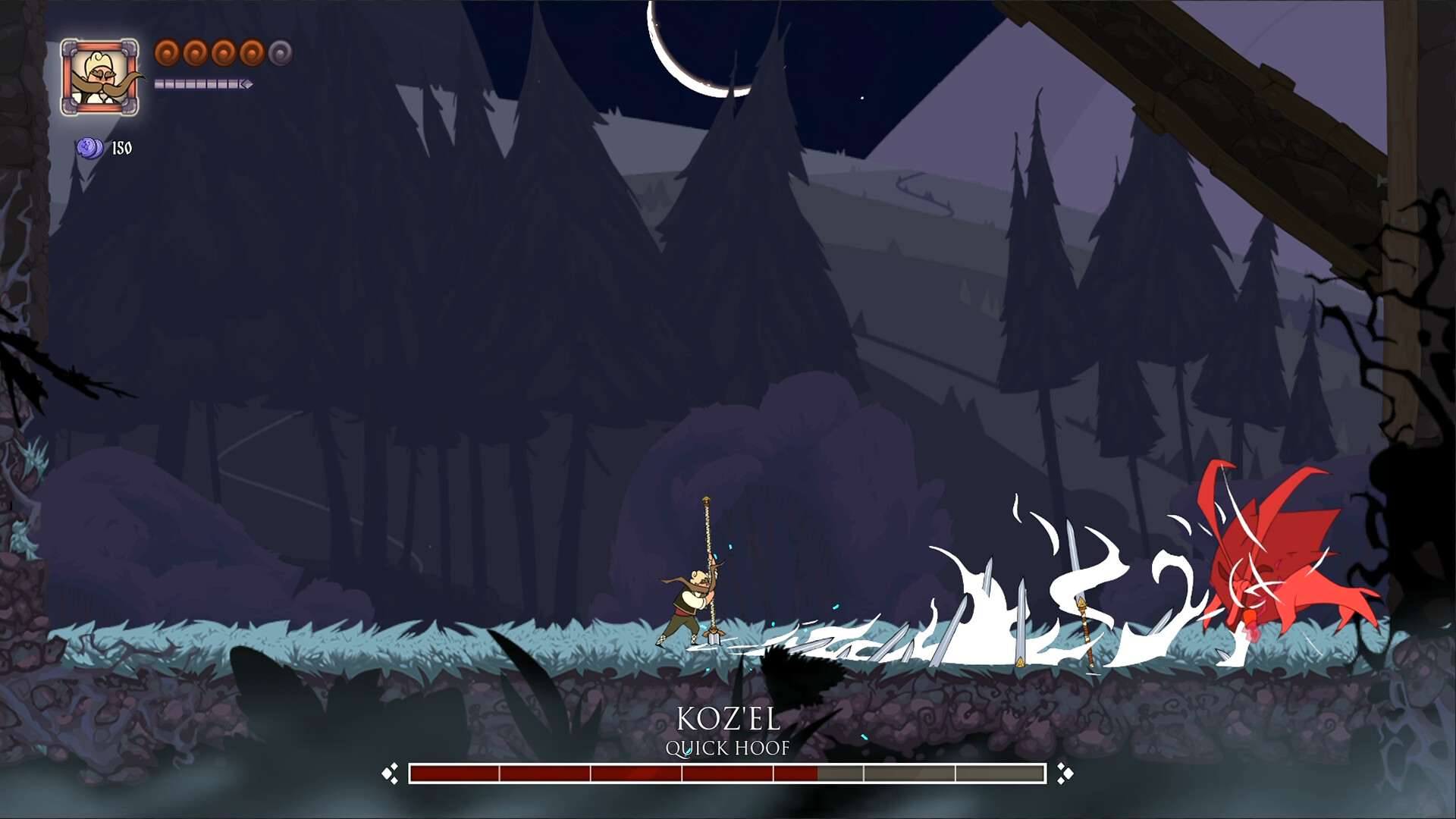Screen dimensions: 1456x819
Task: Click the empty gray fifth health orb
Action: click(280, 53)
